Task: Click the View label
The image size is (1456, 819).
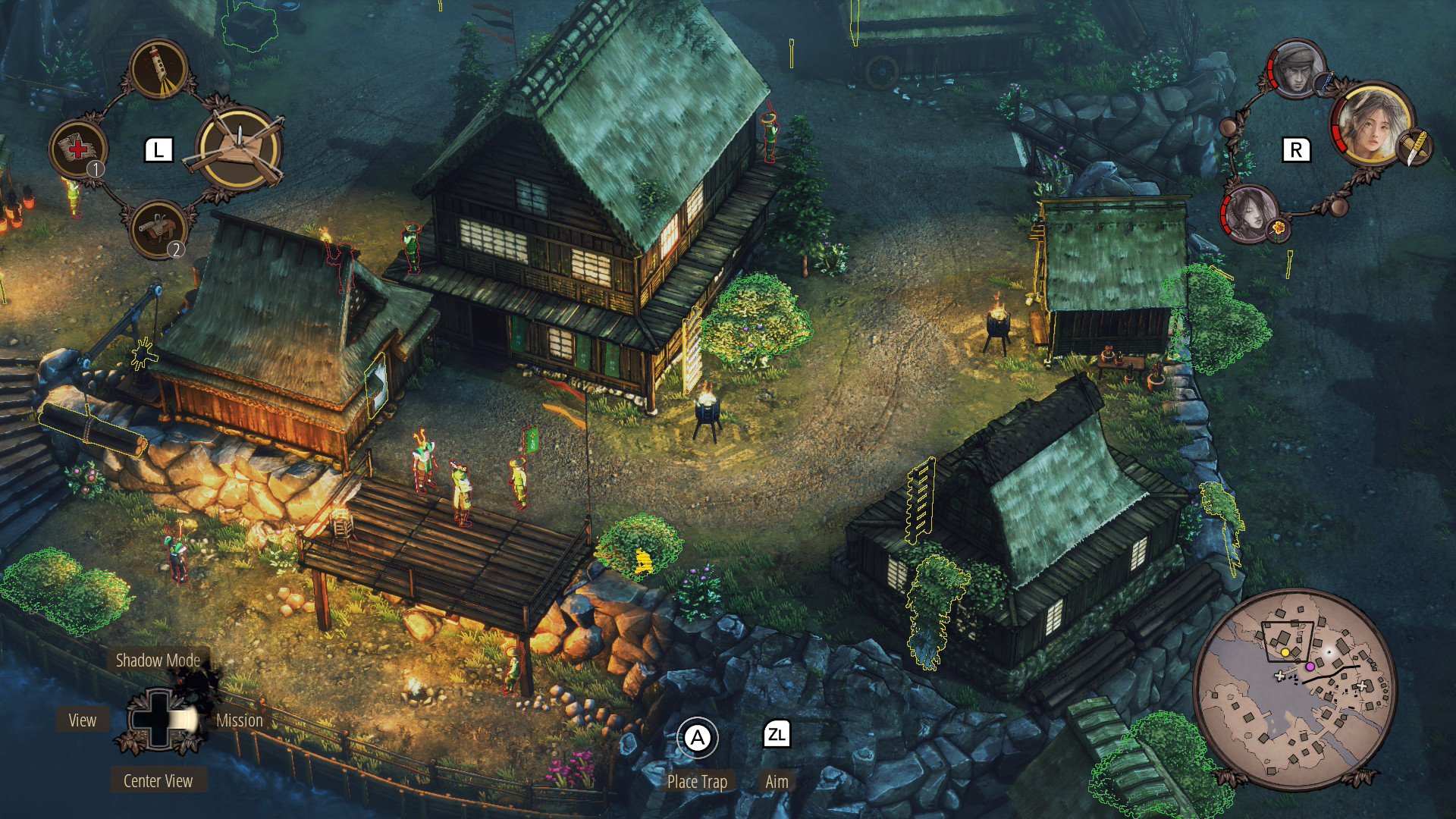Action: (83, 720)
